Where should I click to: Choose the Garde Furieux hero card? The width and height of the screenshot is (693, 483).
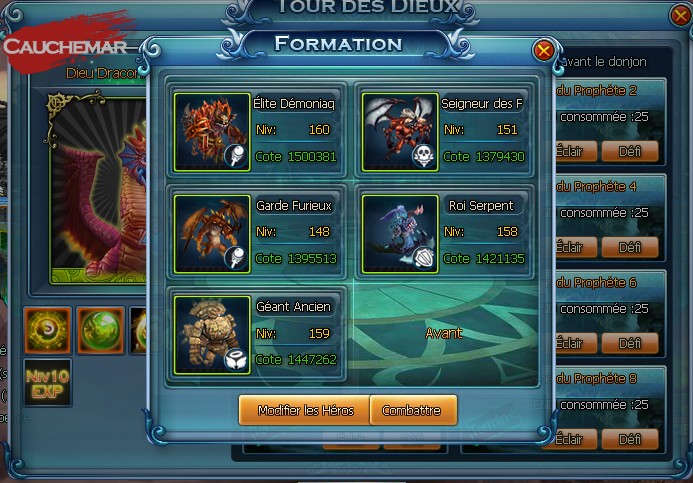click(x=259, y=233)
